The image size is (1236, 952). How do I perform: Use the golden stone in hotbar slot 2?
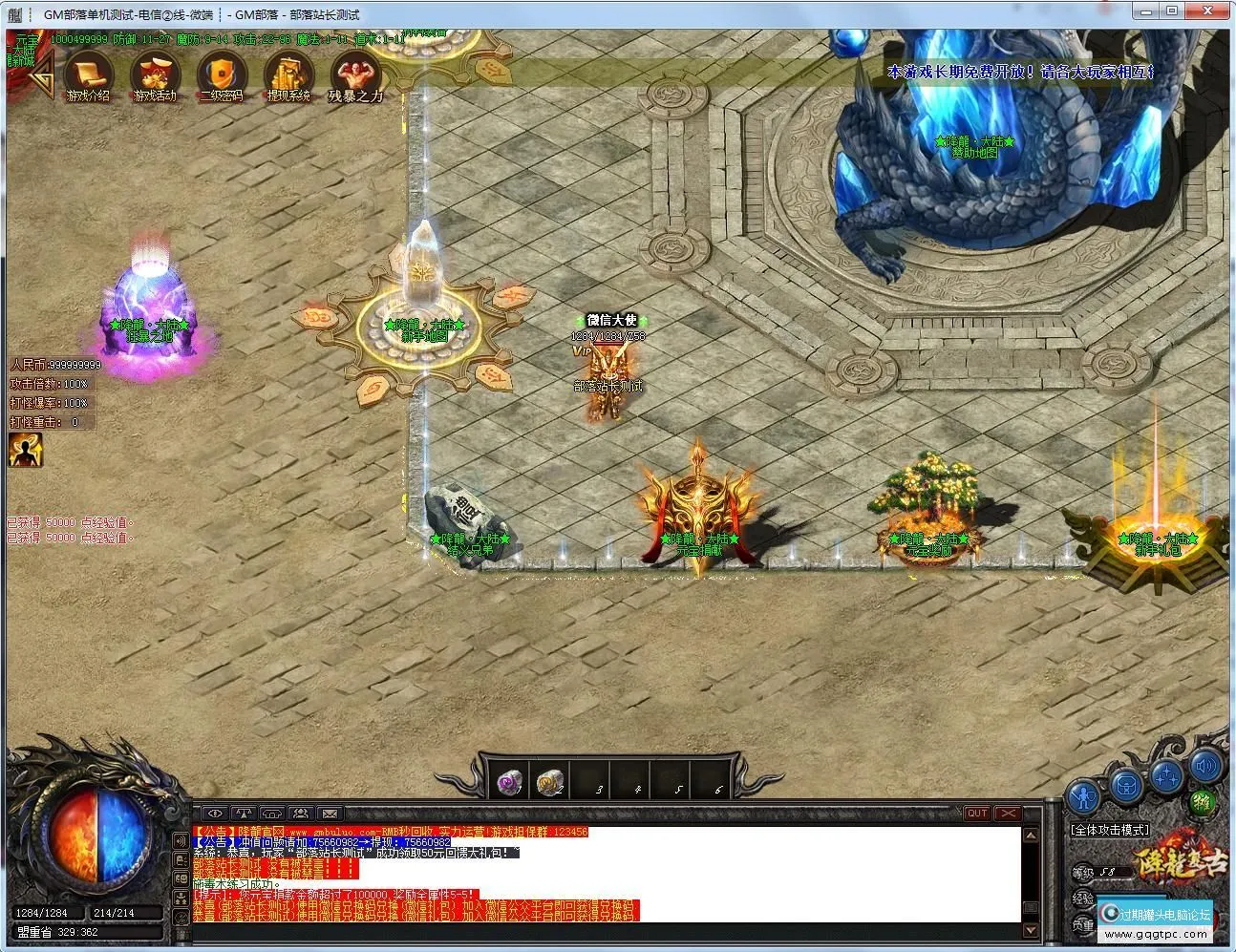(549, 782)
